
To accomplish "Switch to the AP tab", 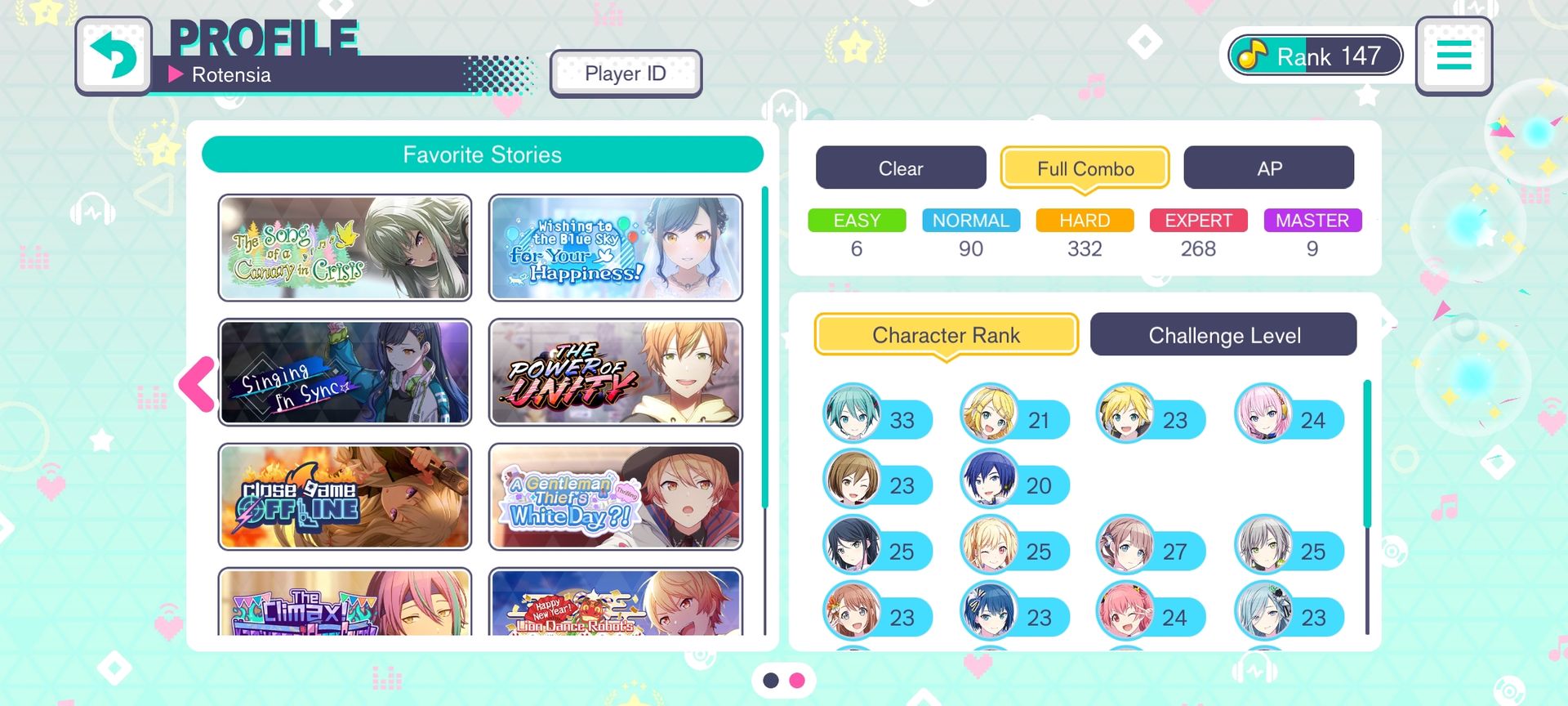I will tap(1269, 168).
